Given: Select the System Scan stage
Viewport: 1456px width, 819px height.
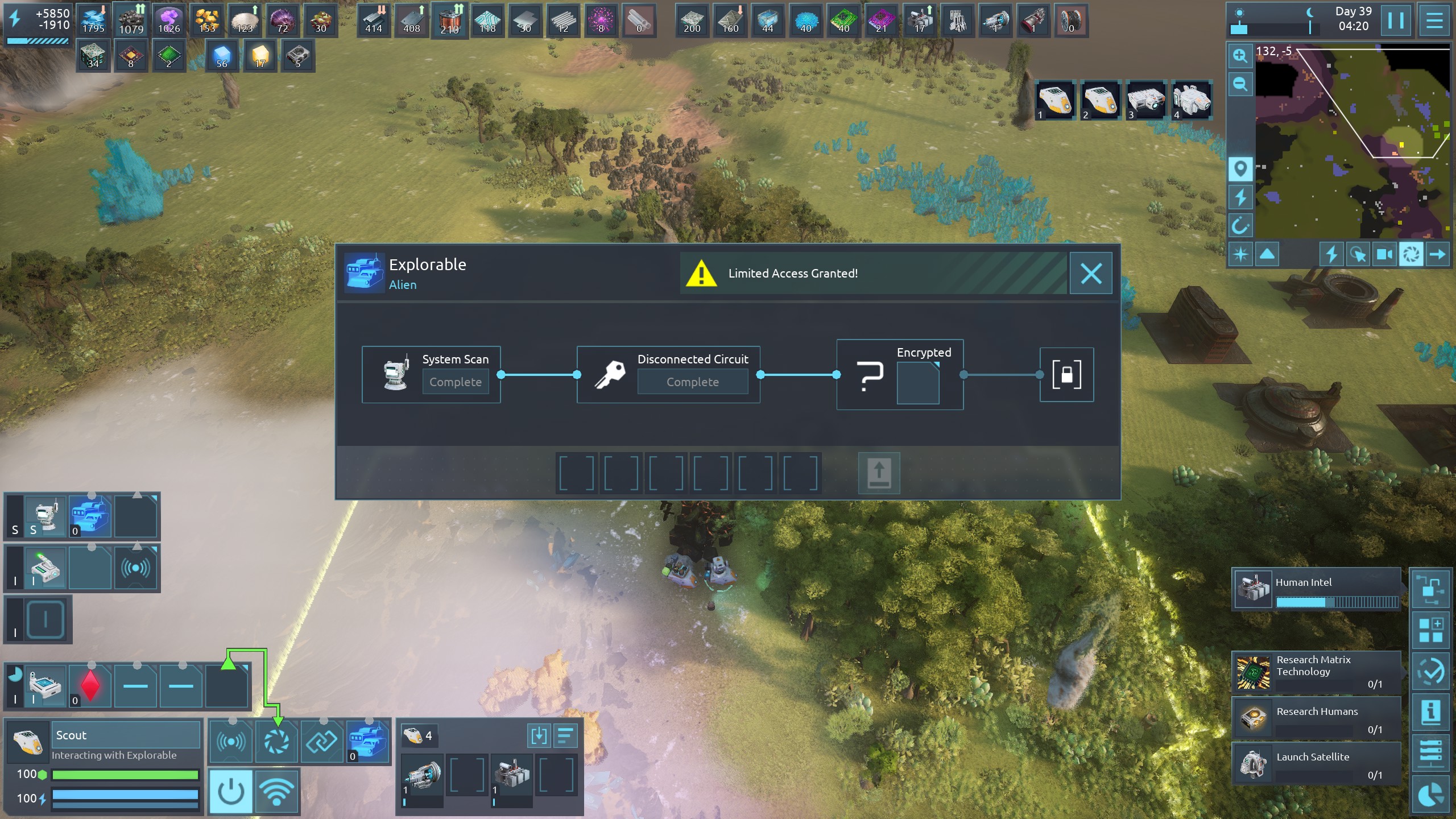Looking at the screenshot, I should click(x=431, y=375).
